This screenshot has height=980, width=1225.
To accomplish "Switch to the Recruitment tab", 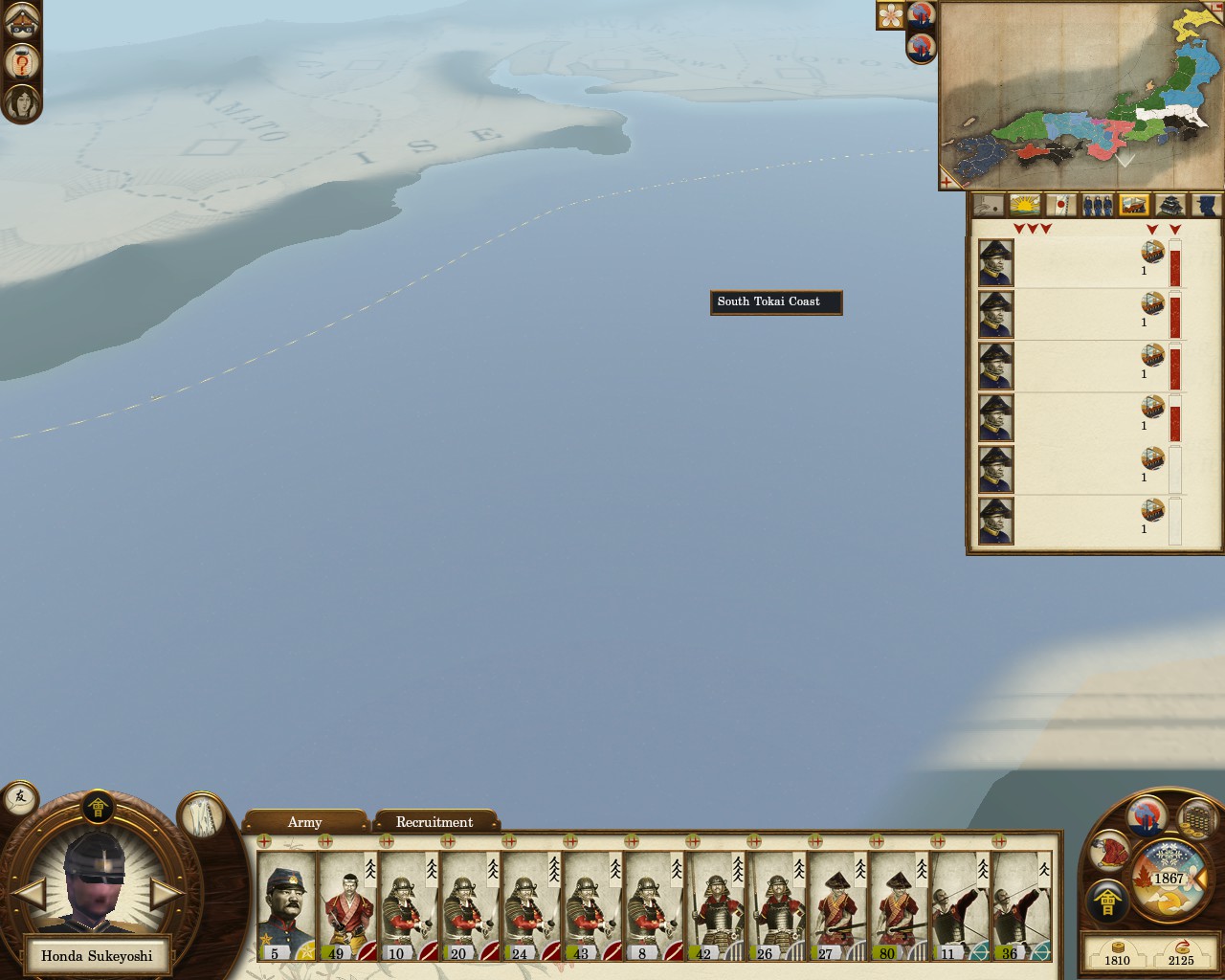I will pos(434,822).
